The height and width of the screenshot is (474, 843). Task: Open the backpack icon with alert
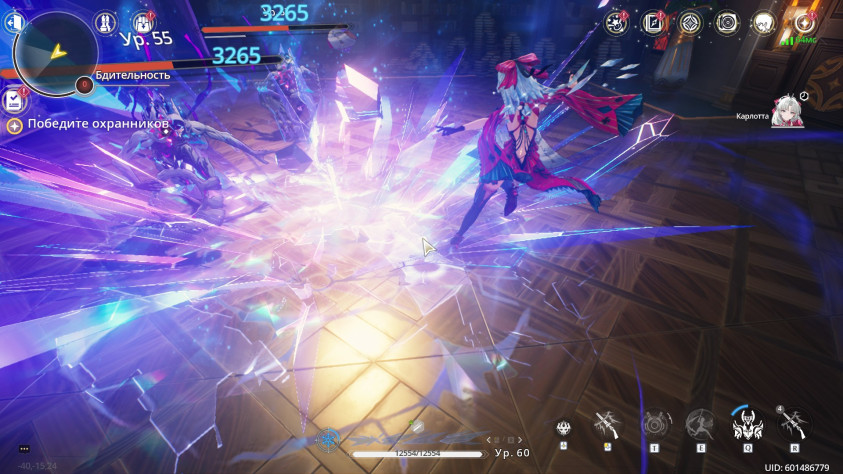pos(141,21)
